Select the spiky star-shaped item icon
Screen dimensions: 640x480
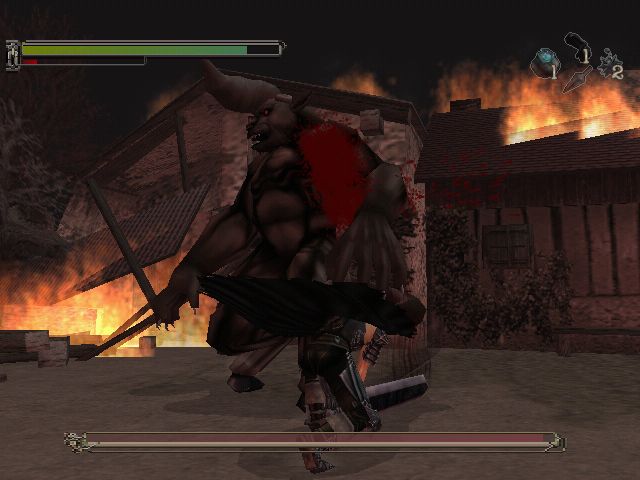(605, 63)
